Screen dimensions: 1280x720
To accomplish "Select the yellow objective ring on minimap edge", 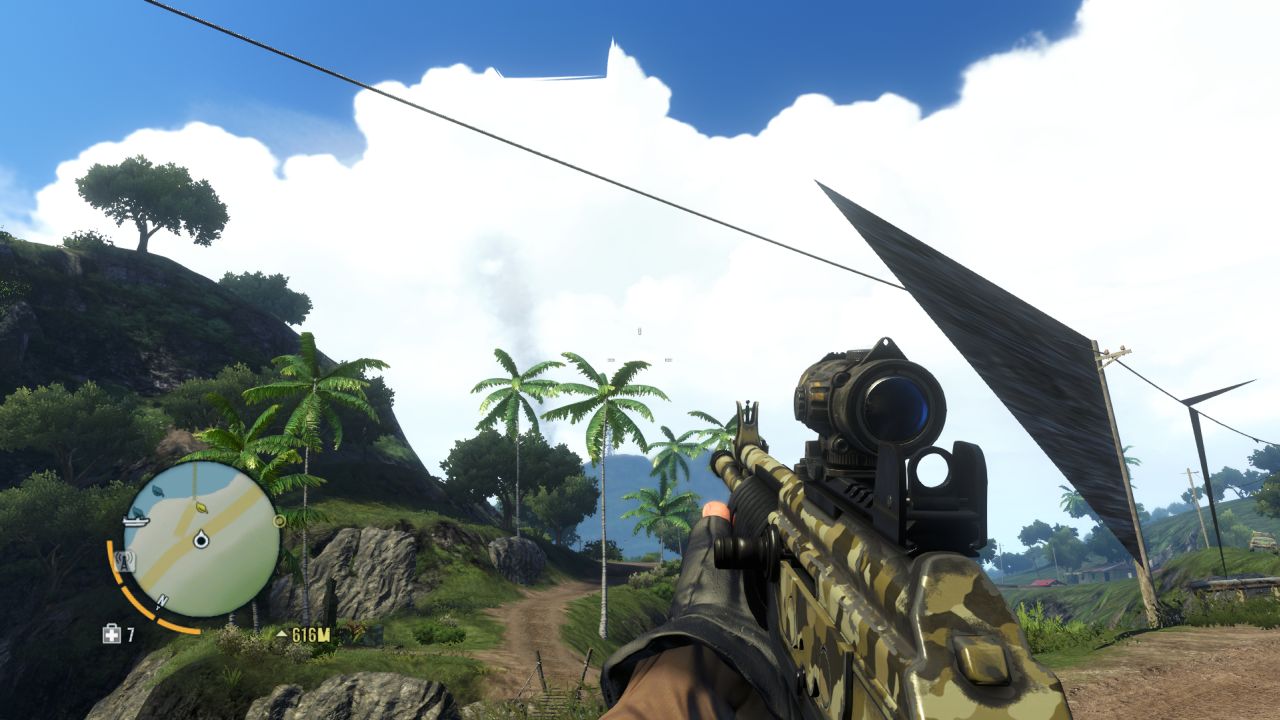I will [x=280, y=521].
